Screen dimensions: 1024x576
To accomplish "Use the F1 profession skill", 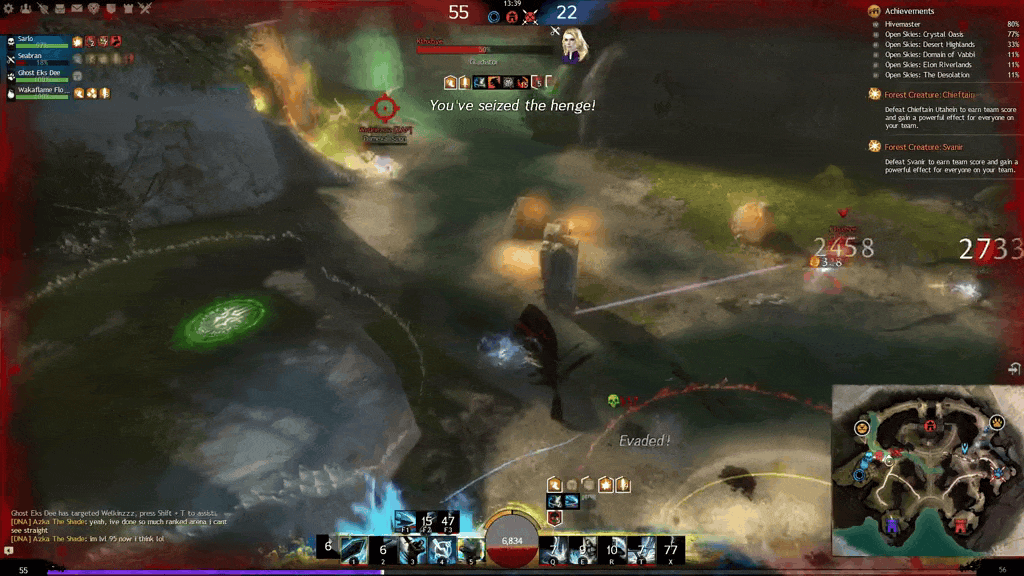I will point(406,520).
